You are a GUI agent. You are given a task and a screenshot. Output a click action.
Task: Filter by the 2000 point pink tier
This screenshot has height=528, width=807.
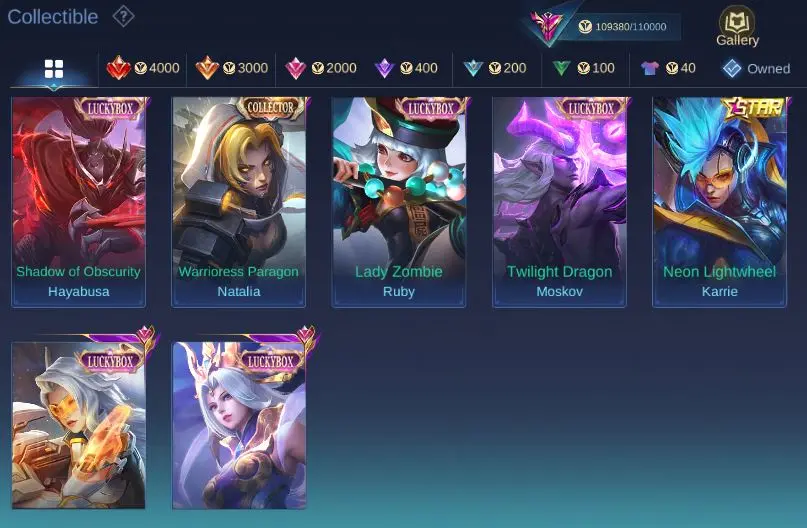(x=321, y=68)
